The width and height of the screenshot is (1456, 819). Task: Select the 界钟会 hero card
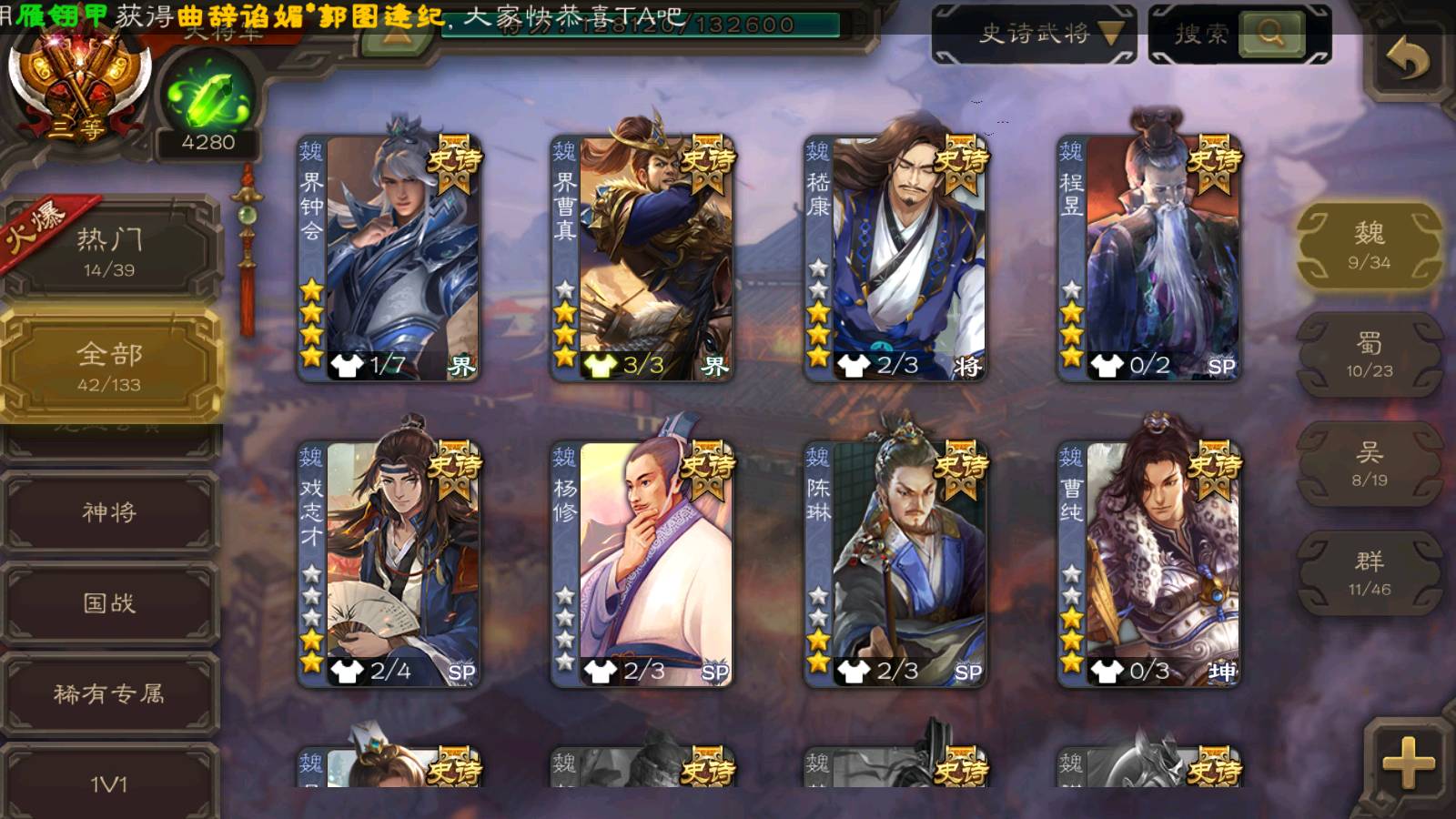tap(389, 258)
